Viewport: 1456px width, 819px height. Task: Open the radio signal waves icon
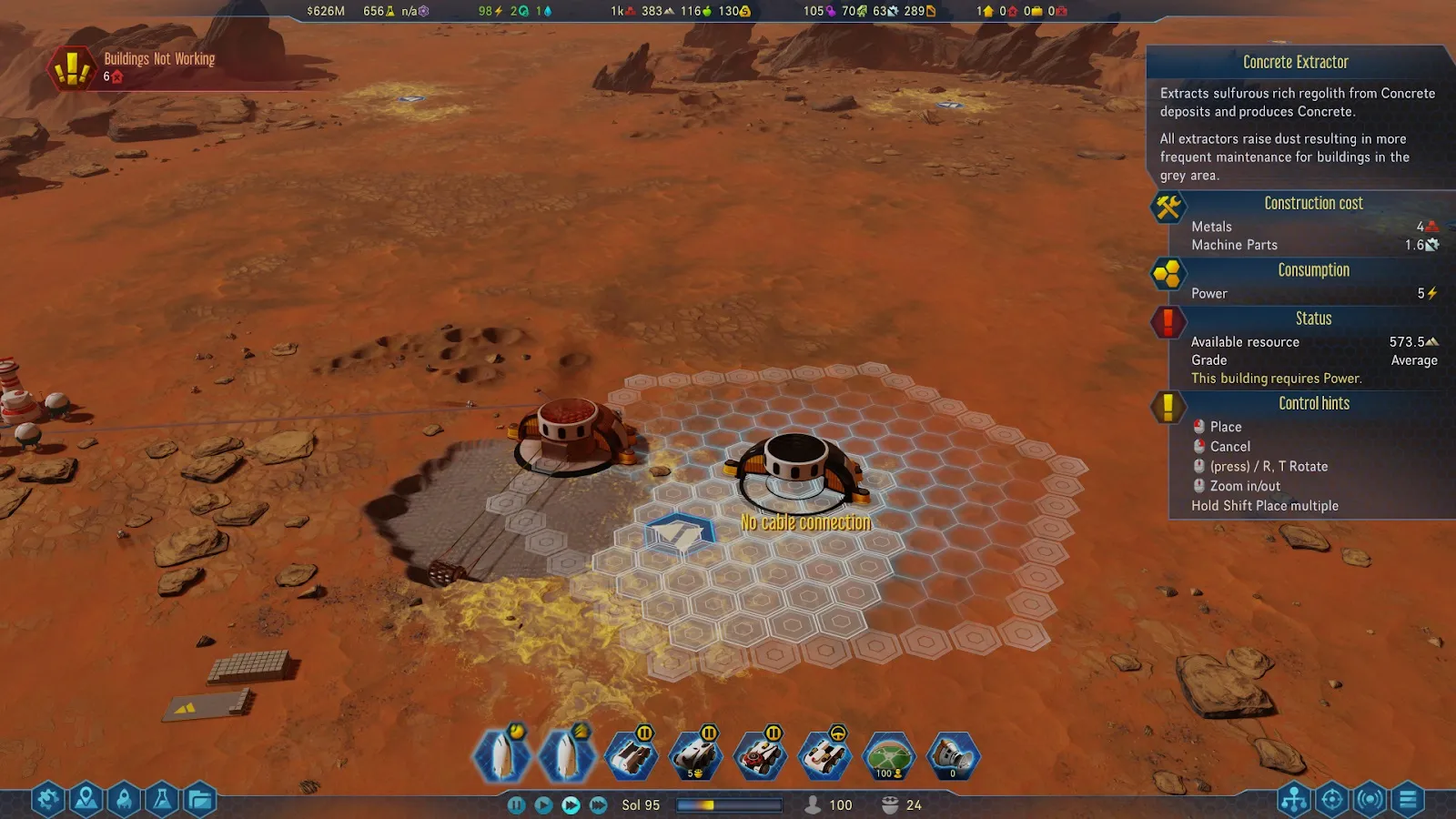click(1370, 800)
